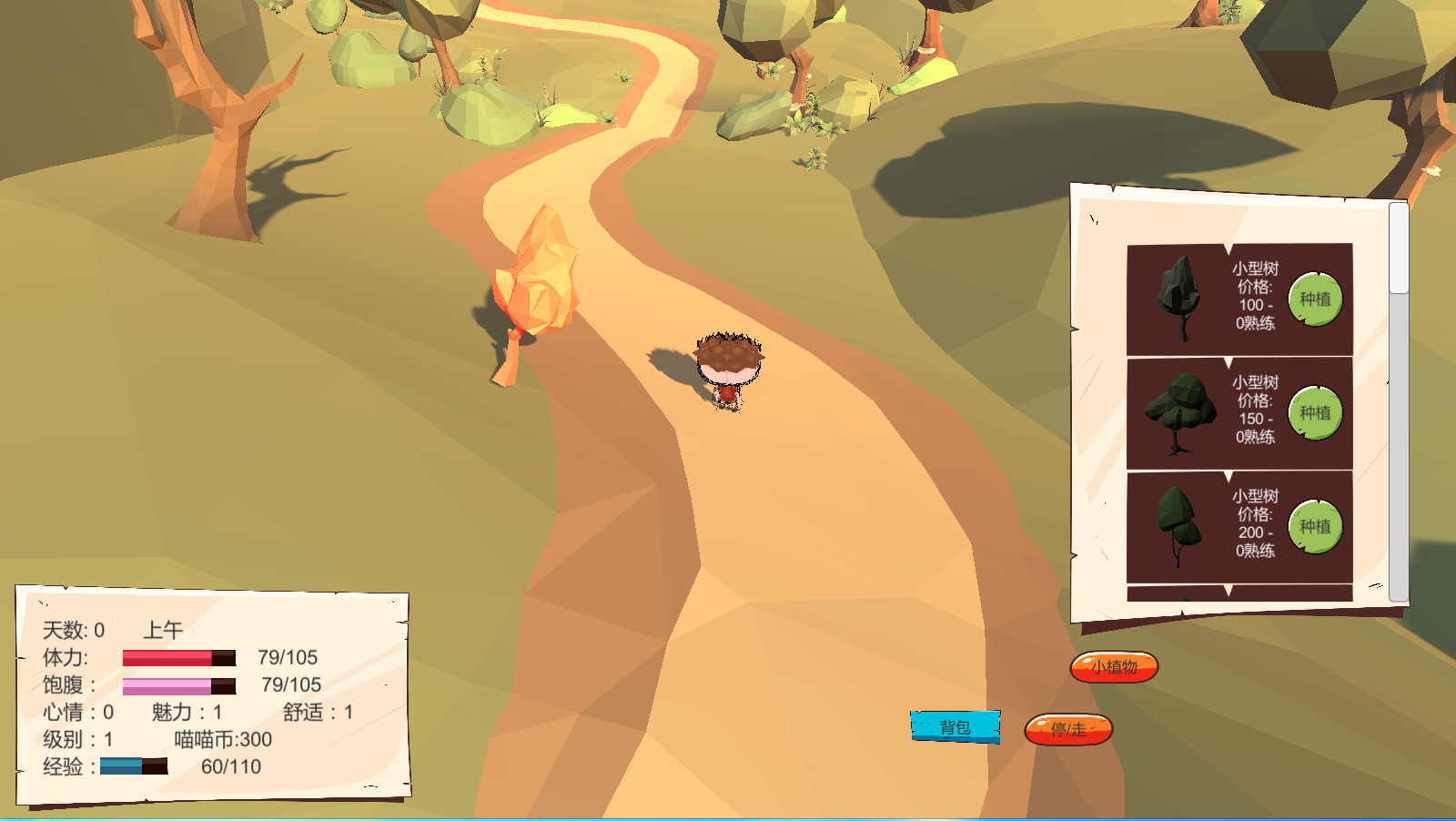Image resolution: width=1456 pixels, height=821 pixels.
Task: Select the 200-price dense tree icon
Action: [1178, 526]
